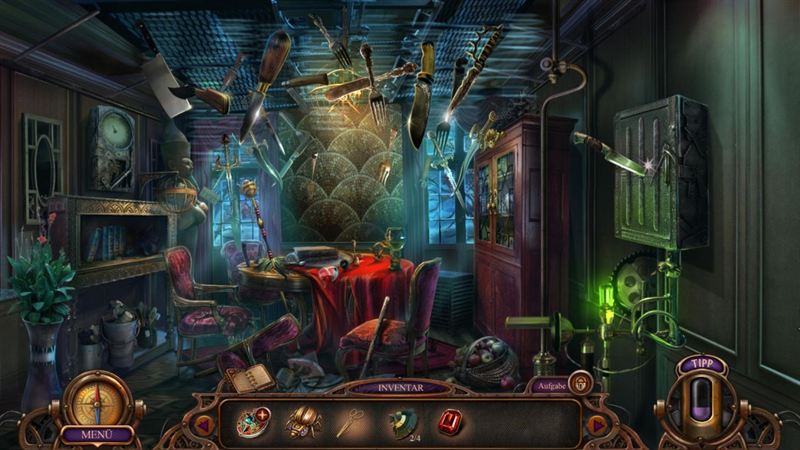Open the Aufgabe task panel
The height and width of the screenshot is (450, 800).
[x=549, y=384]
